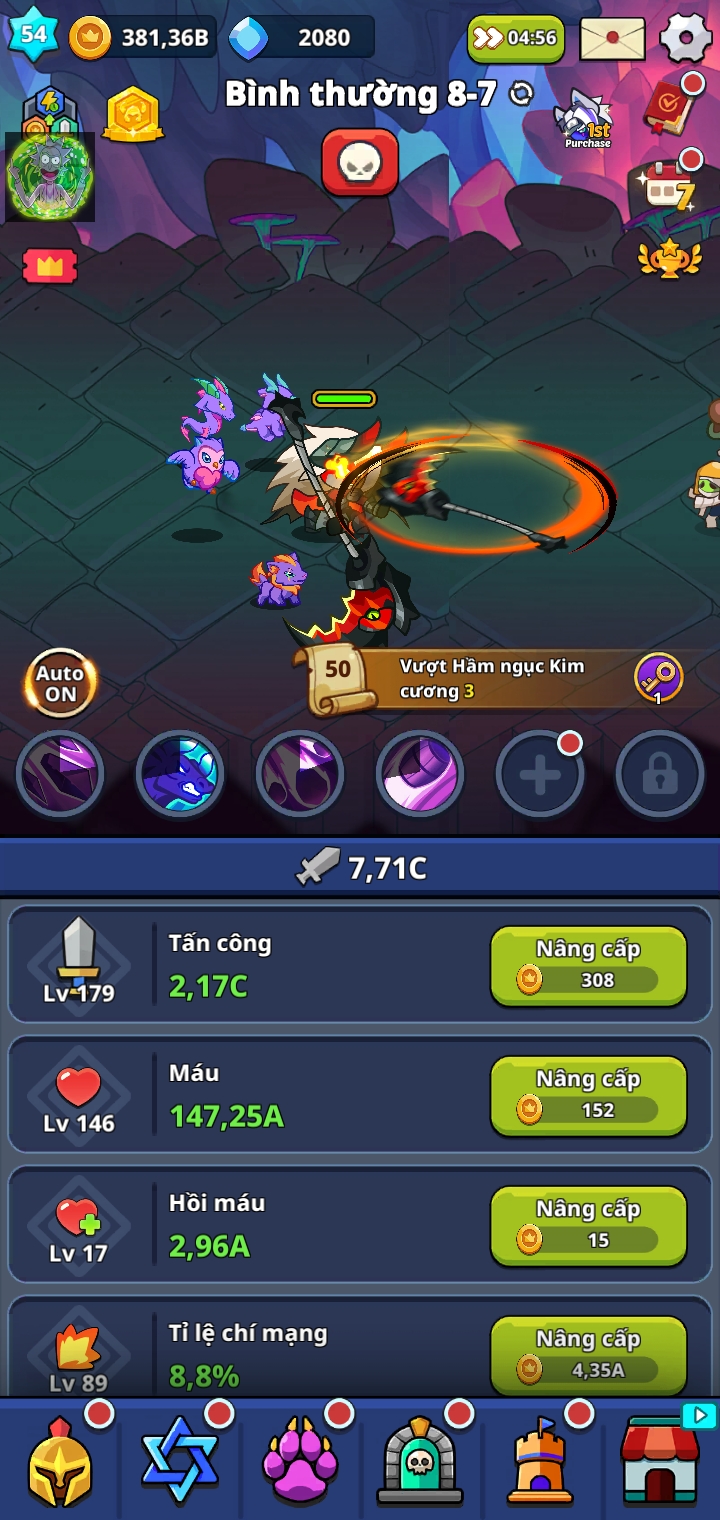Activate the purple wolf skill
Viewport: 720px width, 1520px height.
[x=180, y=775]
